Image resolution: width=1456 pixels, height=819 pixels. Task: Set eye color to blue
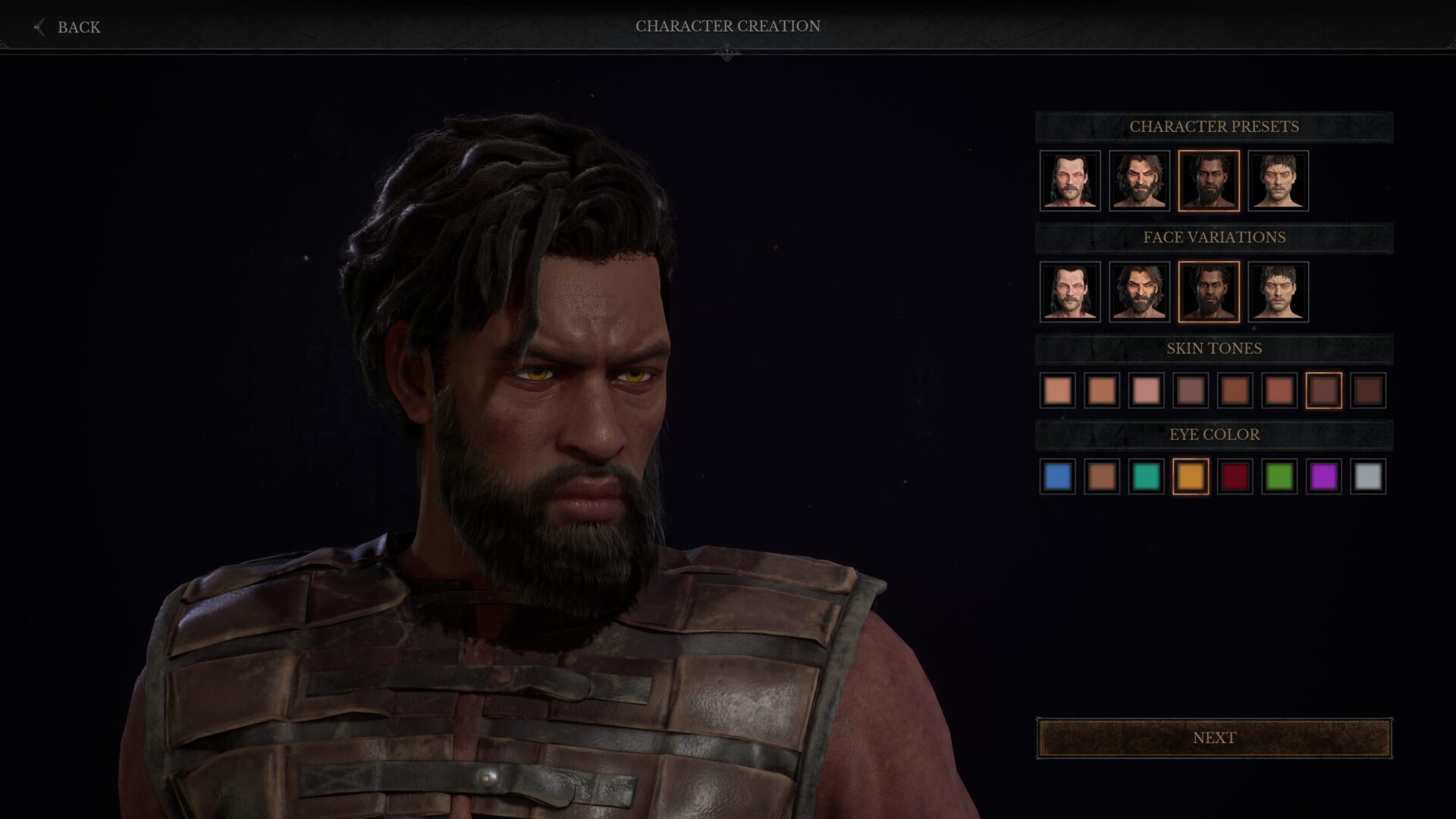pos(1057,477)
